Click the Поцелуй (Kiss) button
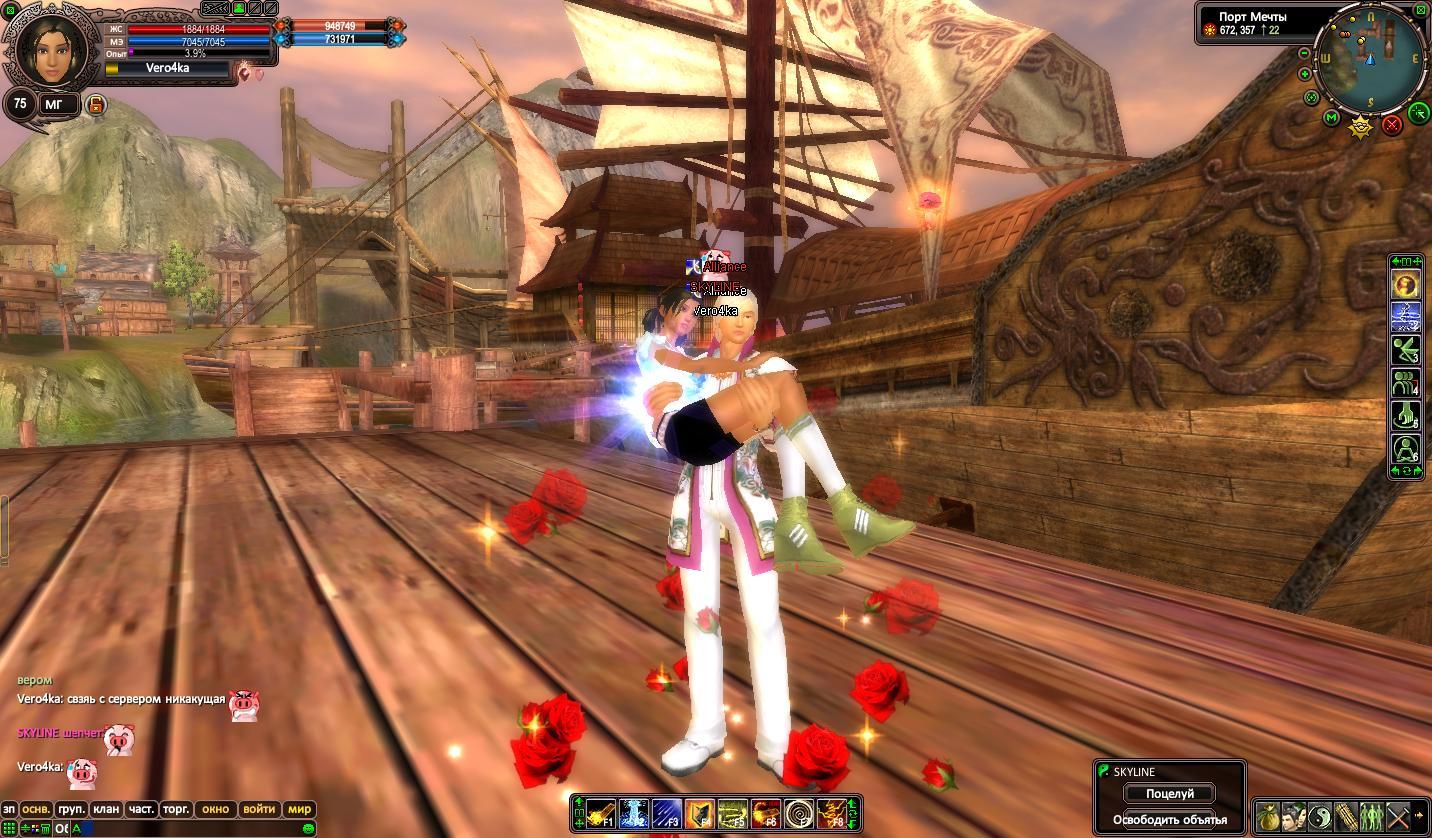 pos(1169,794)
